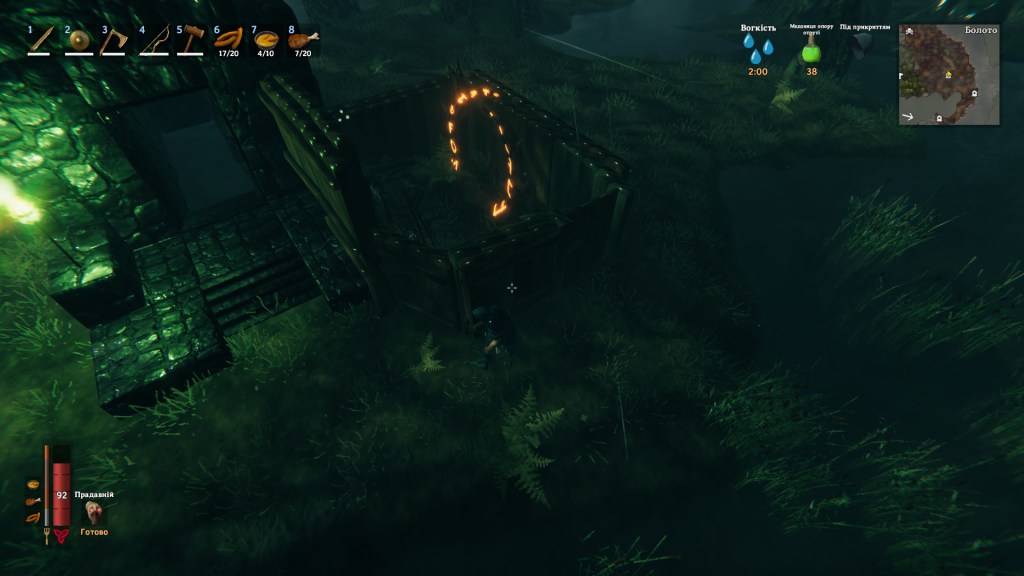1024x576 pixels.
Task: Equip the round shield in slot 2
Action: [78, 41]
